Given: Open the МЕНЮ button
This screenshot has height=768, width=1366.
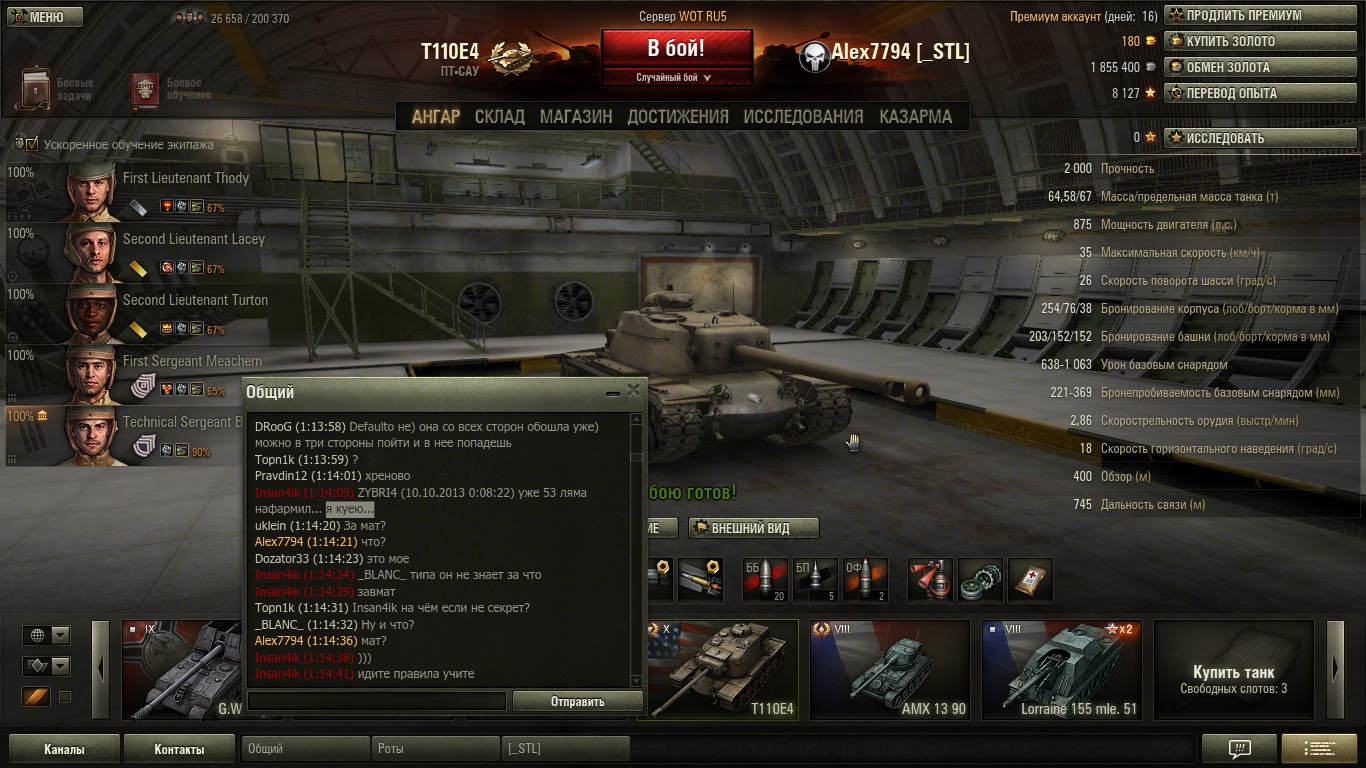Looking at the screenshot, I should [45, 17].
